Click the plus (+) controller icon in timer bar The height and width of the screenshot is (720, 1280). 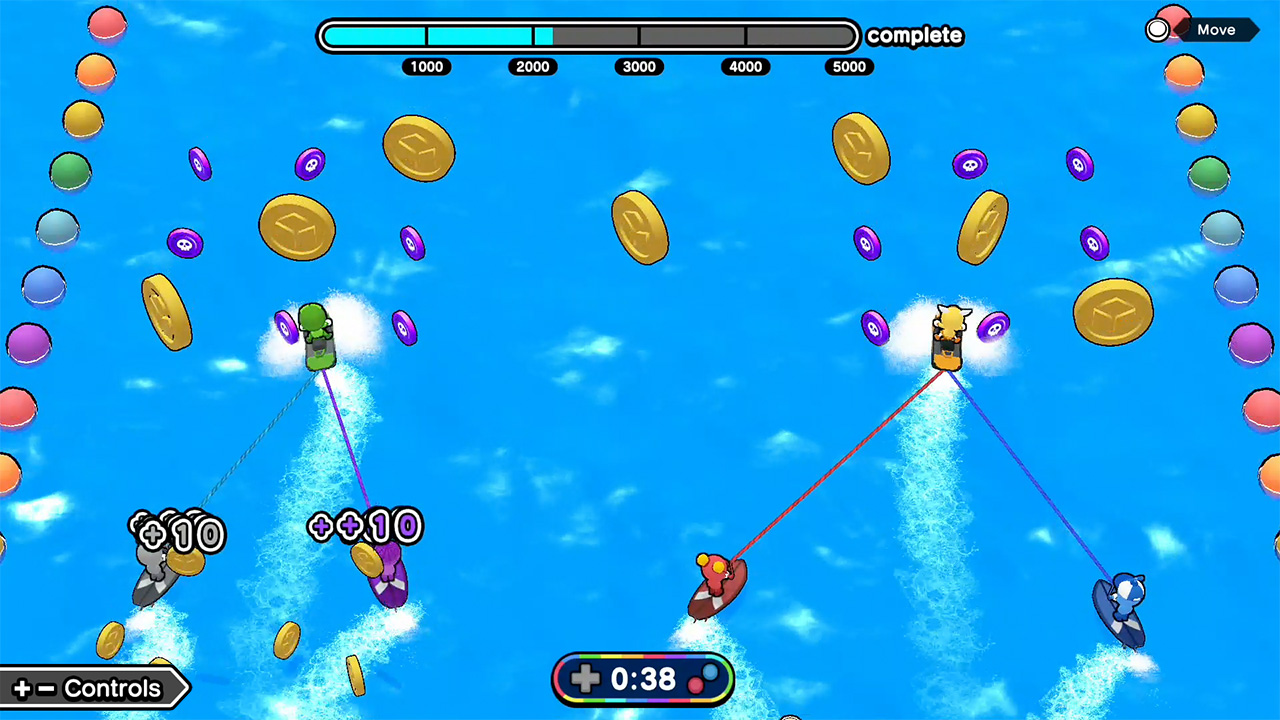pyautogui.click(x=586, y=680)
